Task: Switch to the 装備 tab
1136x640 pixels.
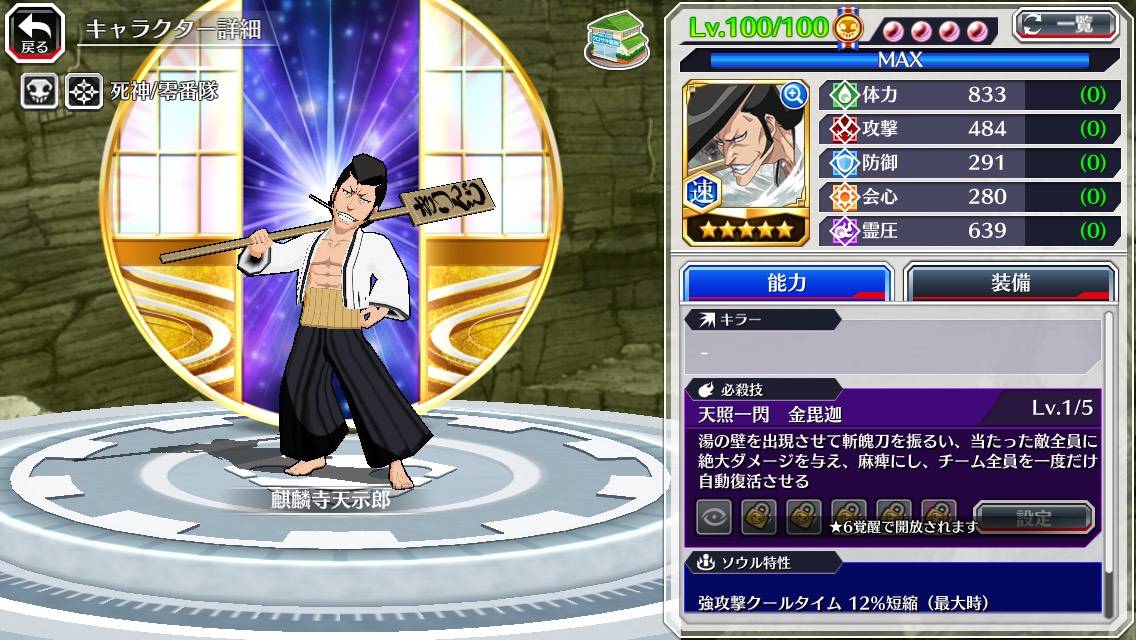Action: coord(1010,283)
